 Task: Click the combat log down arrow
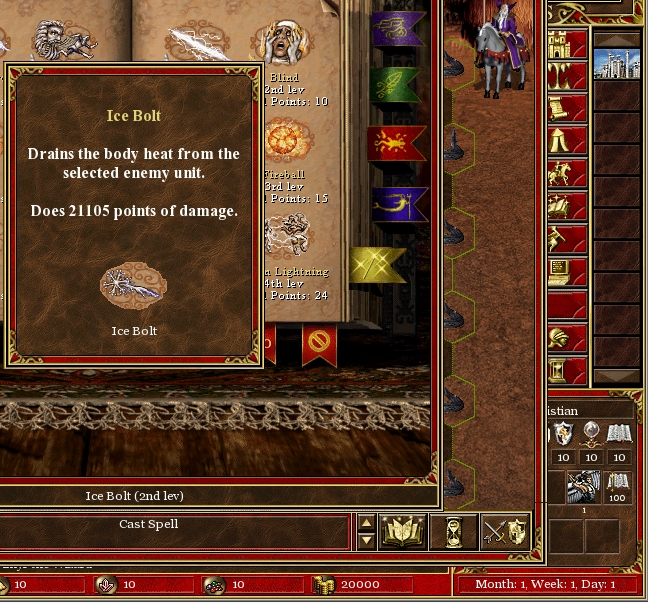click(x=366, y=540)
